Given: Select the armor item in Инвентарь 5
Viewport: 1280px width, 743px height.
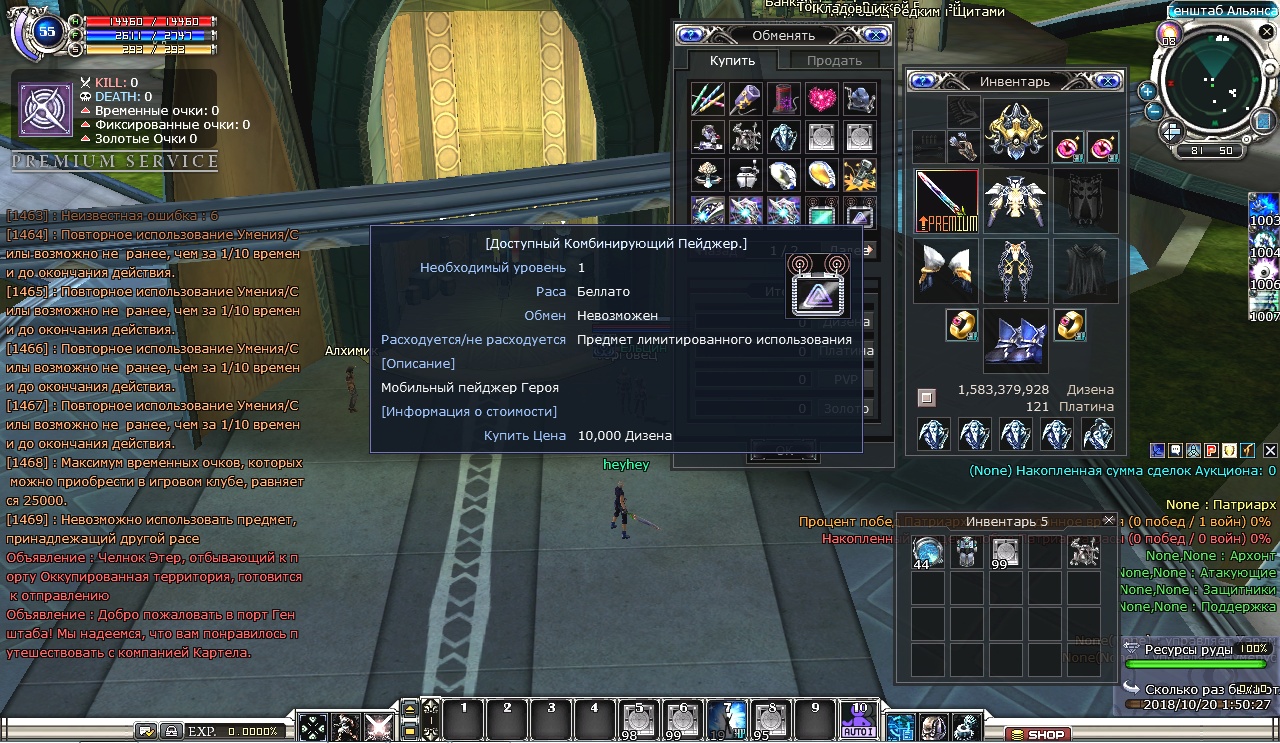Looking at the screenshot, I should pyautogui.click(x=967, y=552).
